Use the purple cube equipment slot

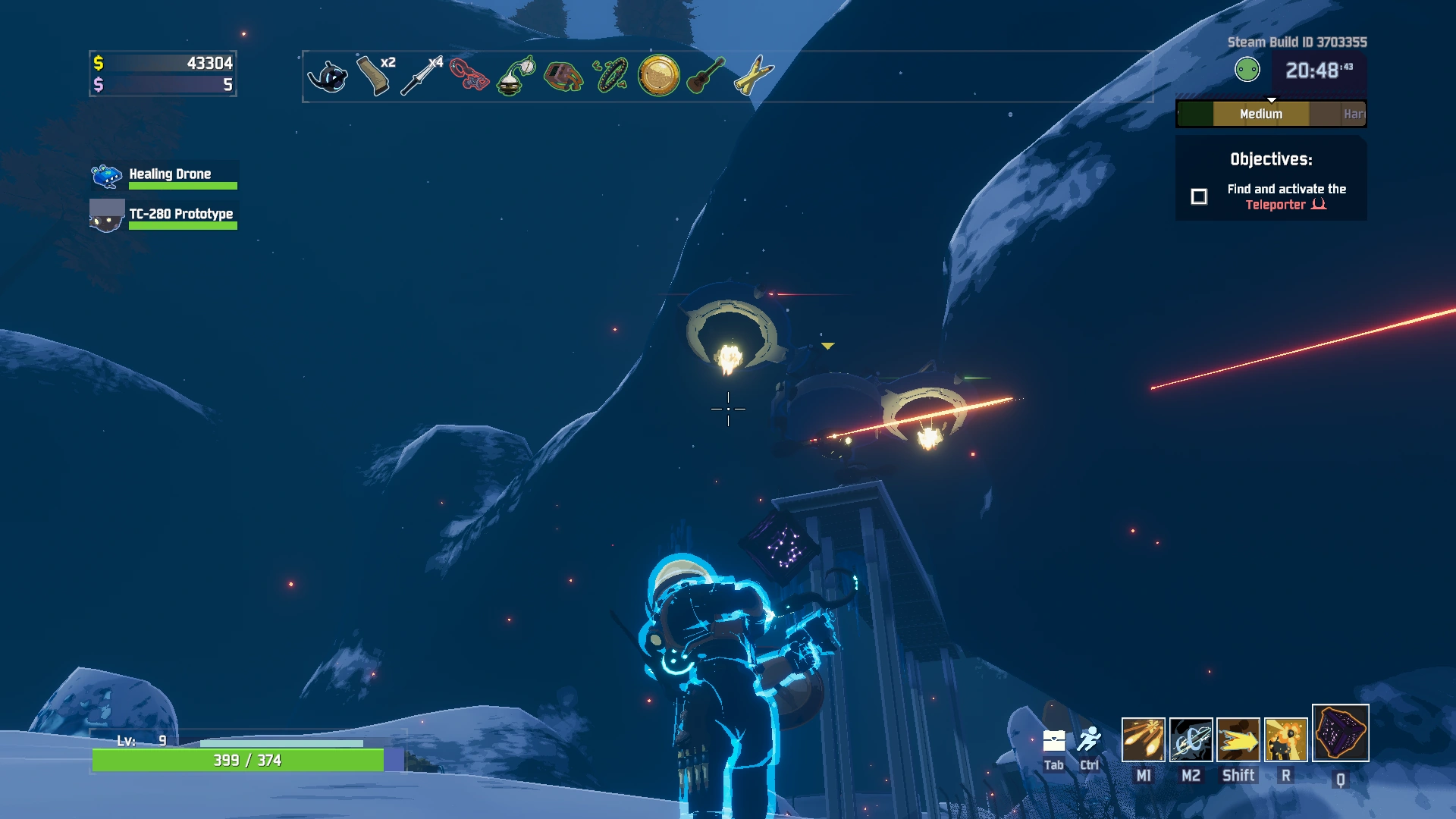(1340, 733)
